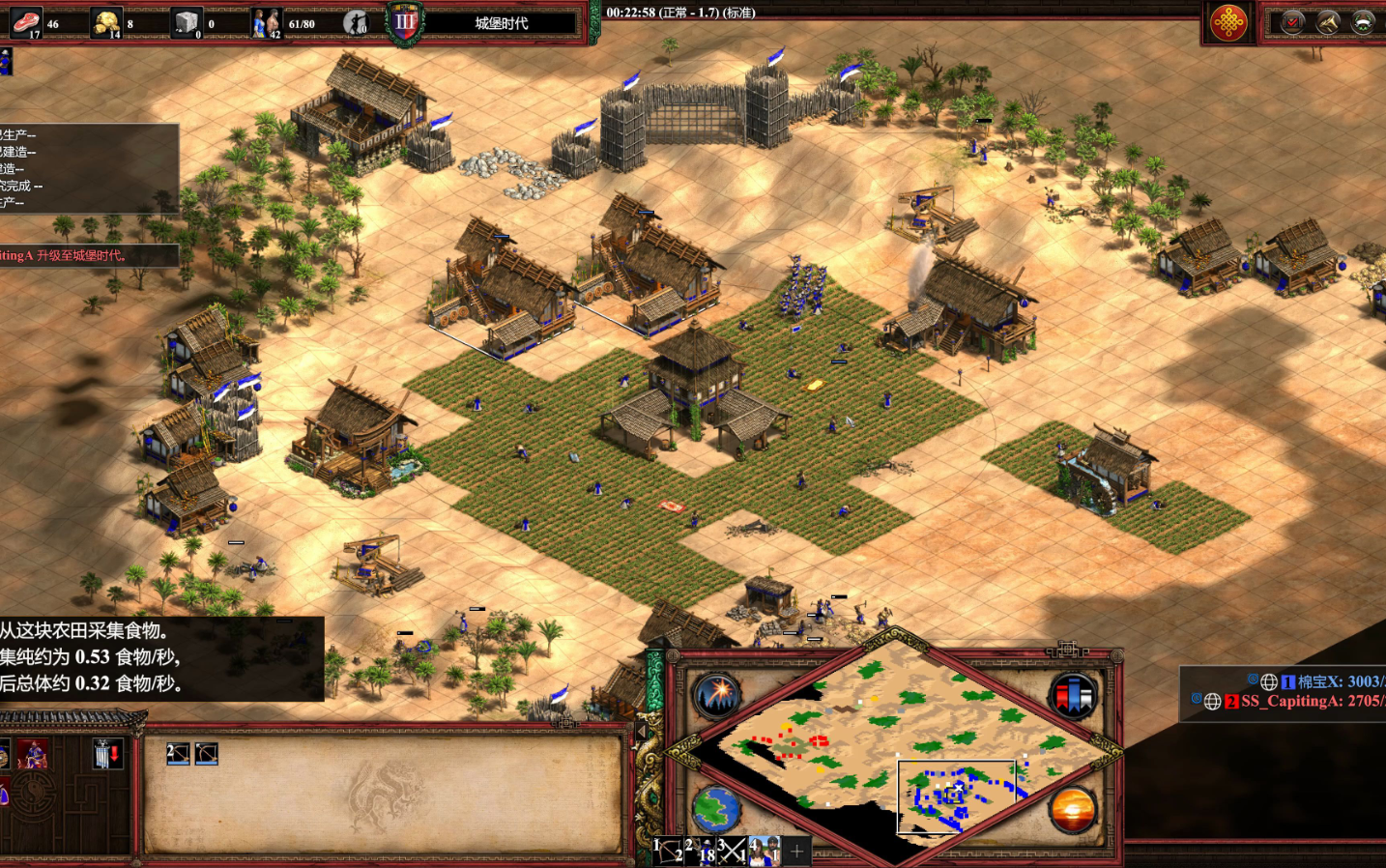Toggle the colored banners minimap mode button

(x=1074, y=695)
